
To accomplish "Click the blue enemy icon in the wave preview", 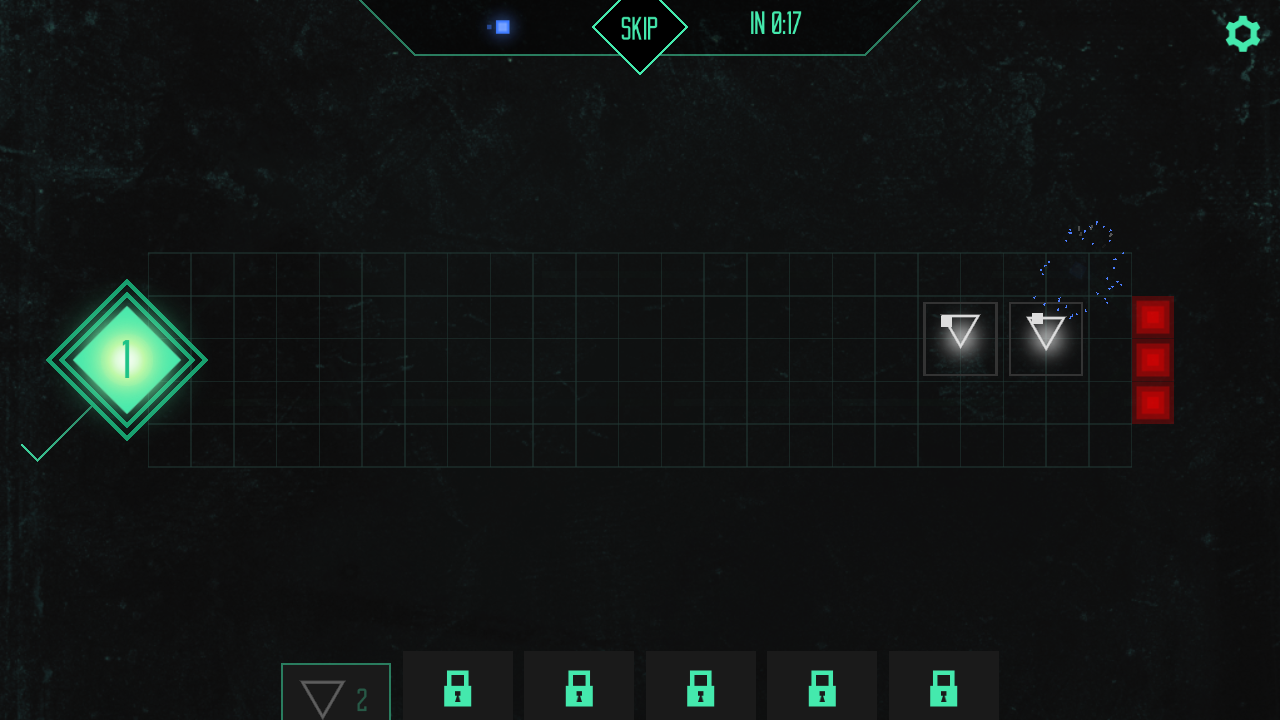I will tap(501, 27).
